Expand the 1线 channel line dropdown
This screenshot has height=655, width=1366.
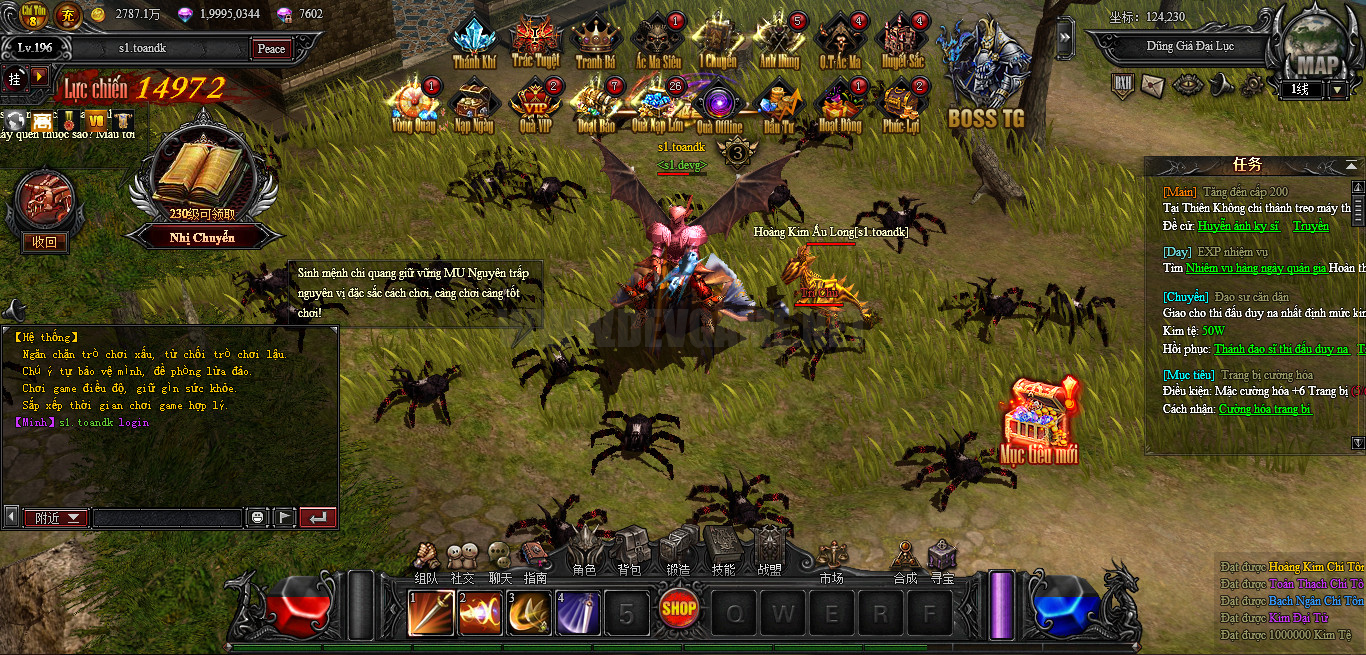1338,90
